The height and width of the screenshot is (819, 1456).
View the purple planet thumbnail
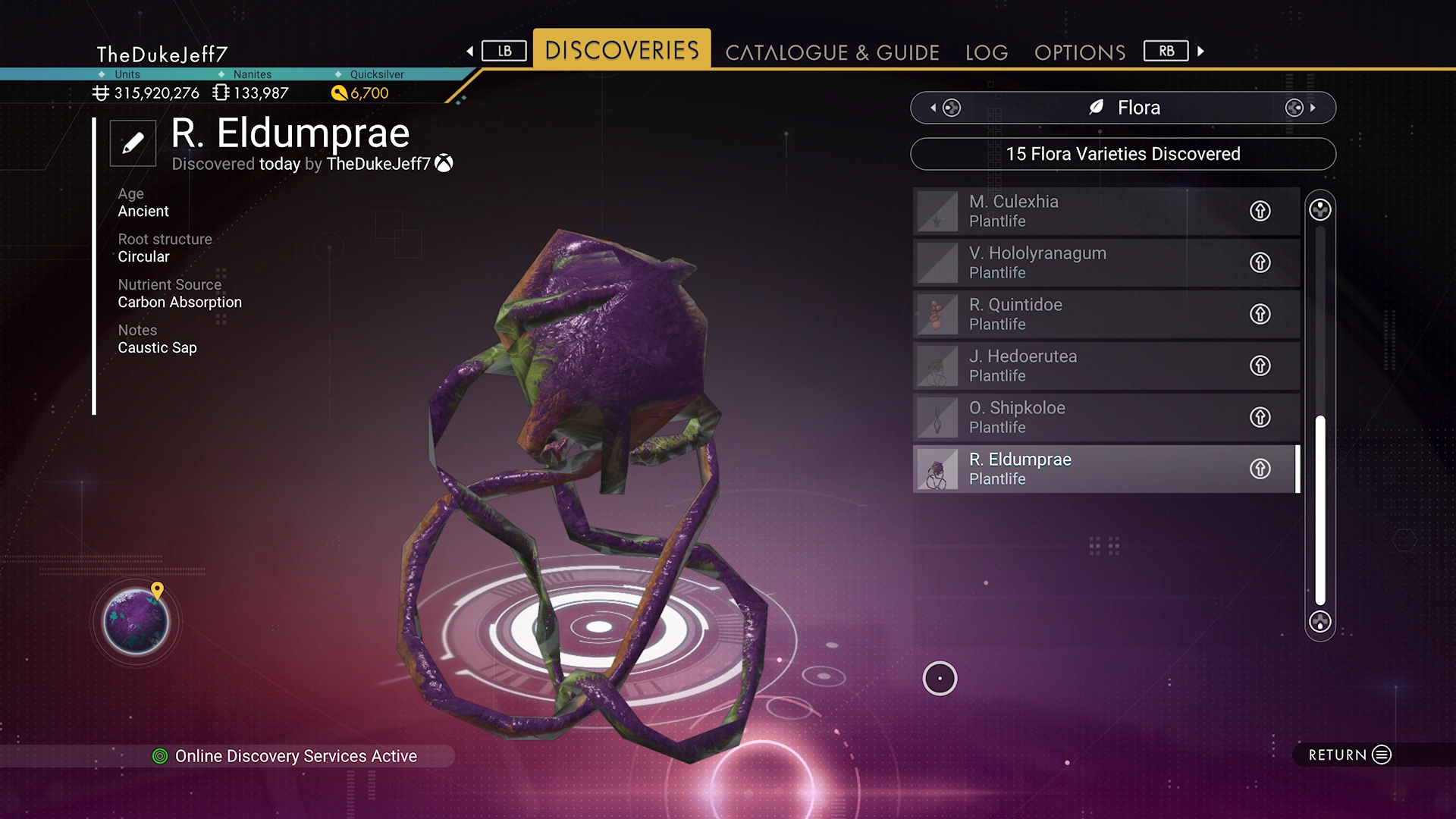[136, 622]
